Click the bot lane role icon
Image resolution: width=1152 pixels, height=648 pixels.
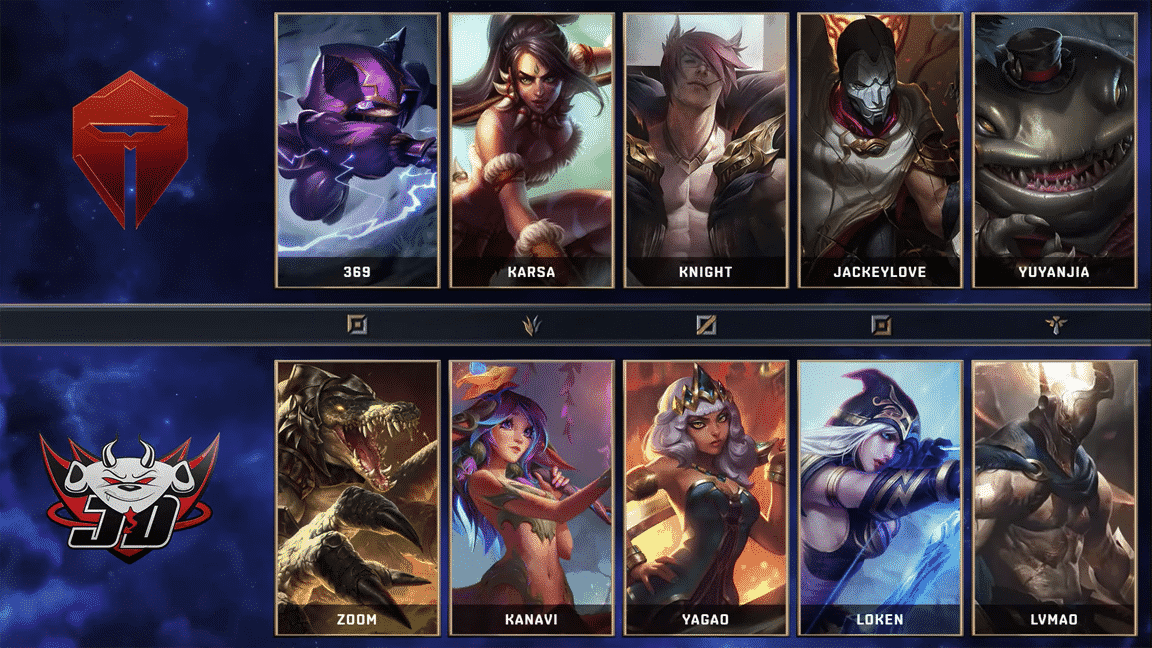pyautogui.click(x=880, y=324)
